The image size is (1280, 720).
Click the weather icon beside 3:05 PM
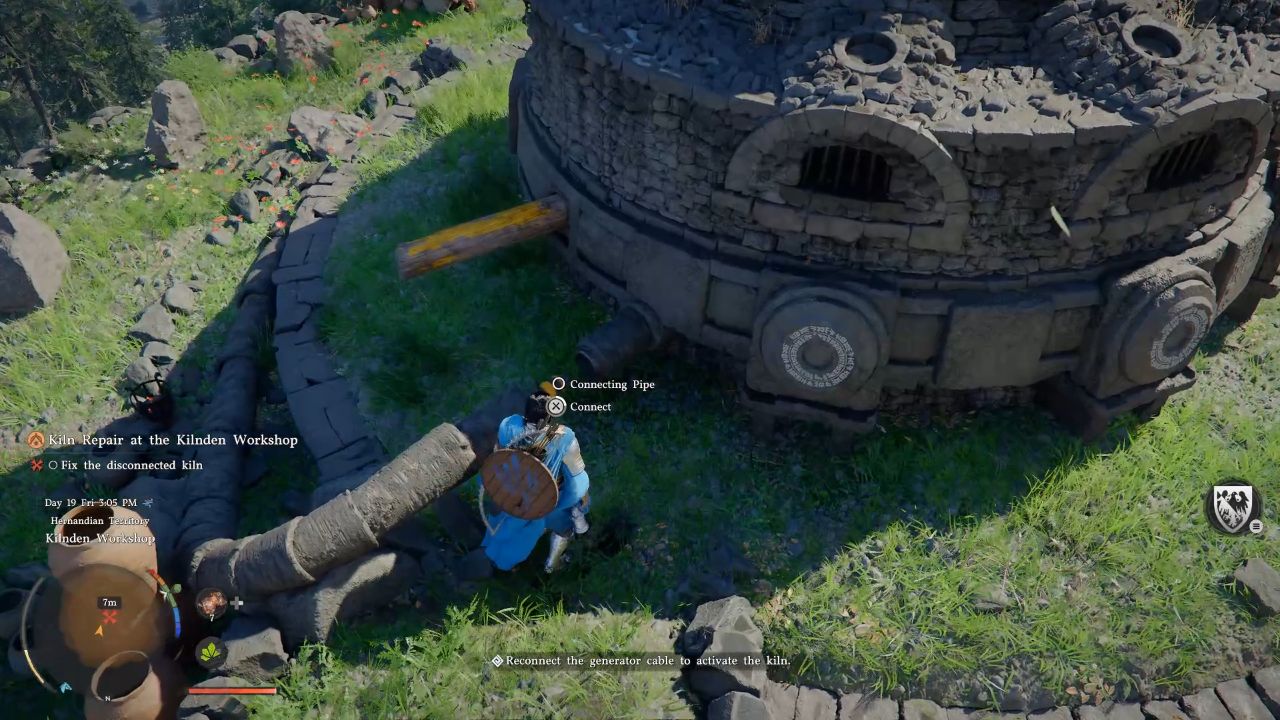tap(146, 502)
